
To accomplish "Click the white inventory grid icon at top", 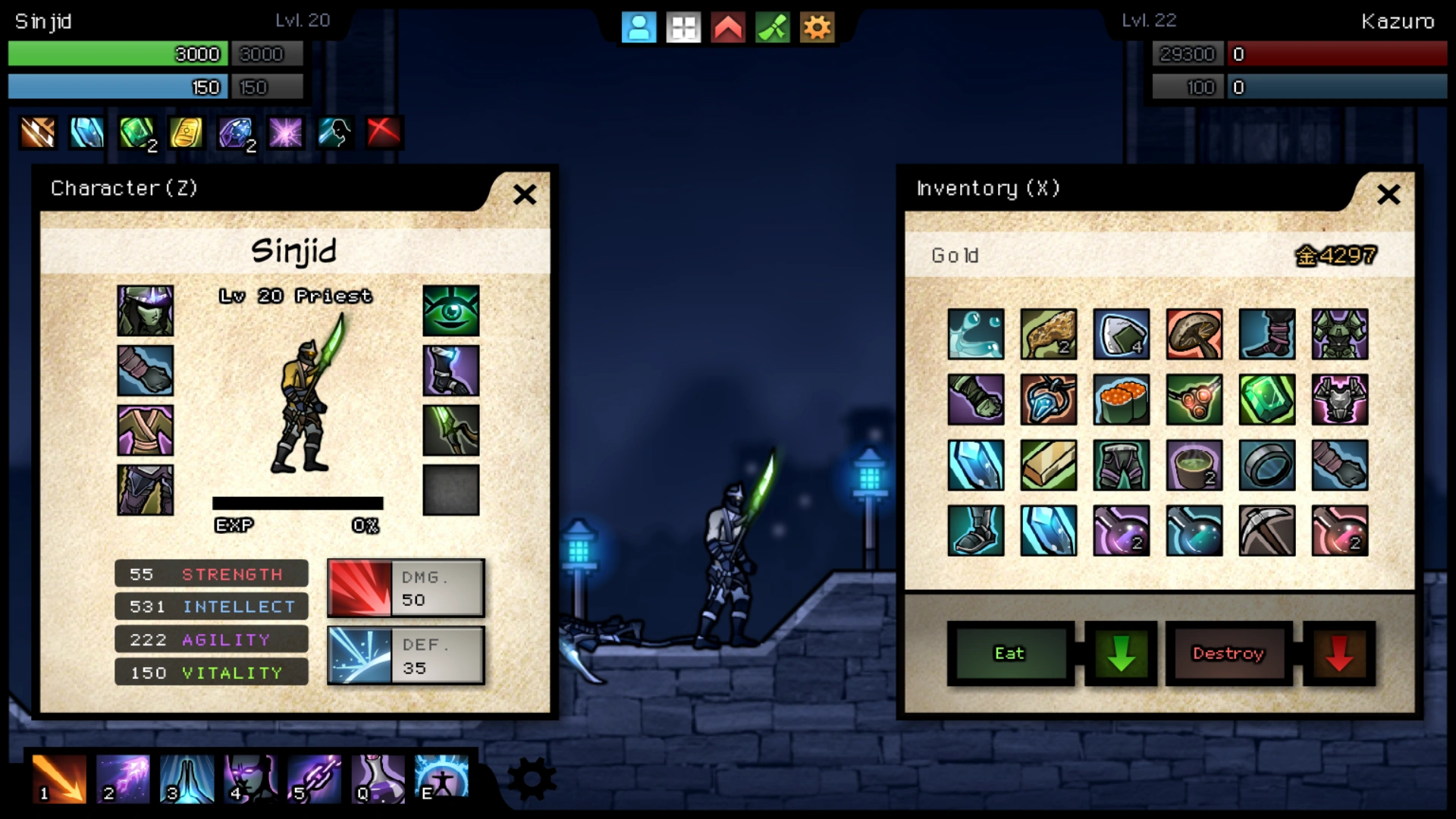I will tap(682, 27).
